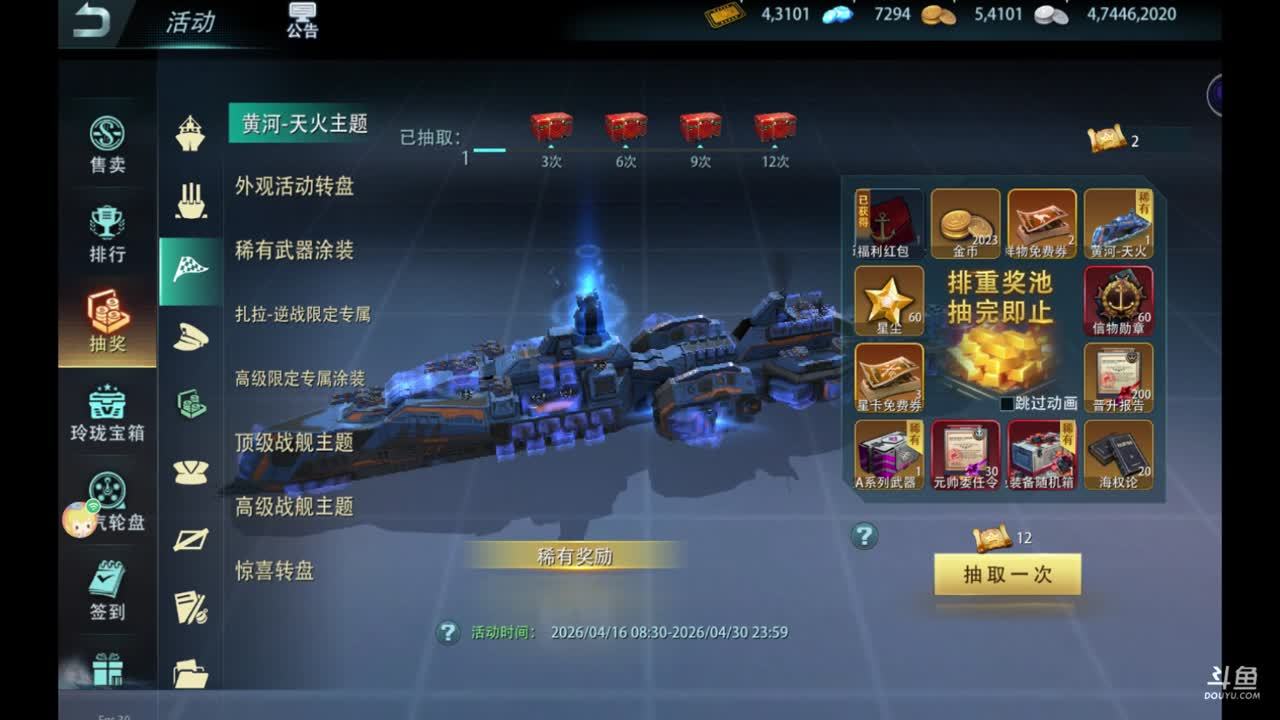Open the 签到 daily check-in section
Viewport: 1280px width, 720px height.
click(107, 590)
